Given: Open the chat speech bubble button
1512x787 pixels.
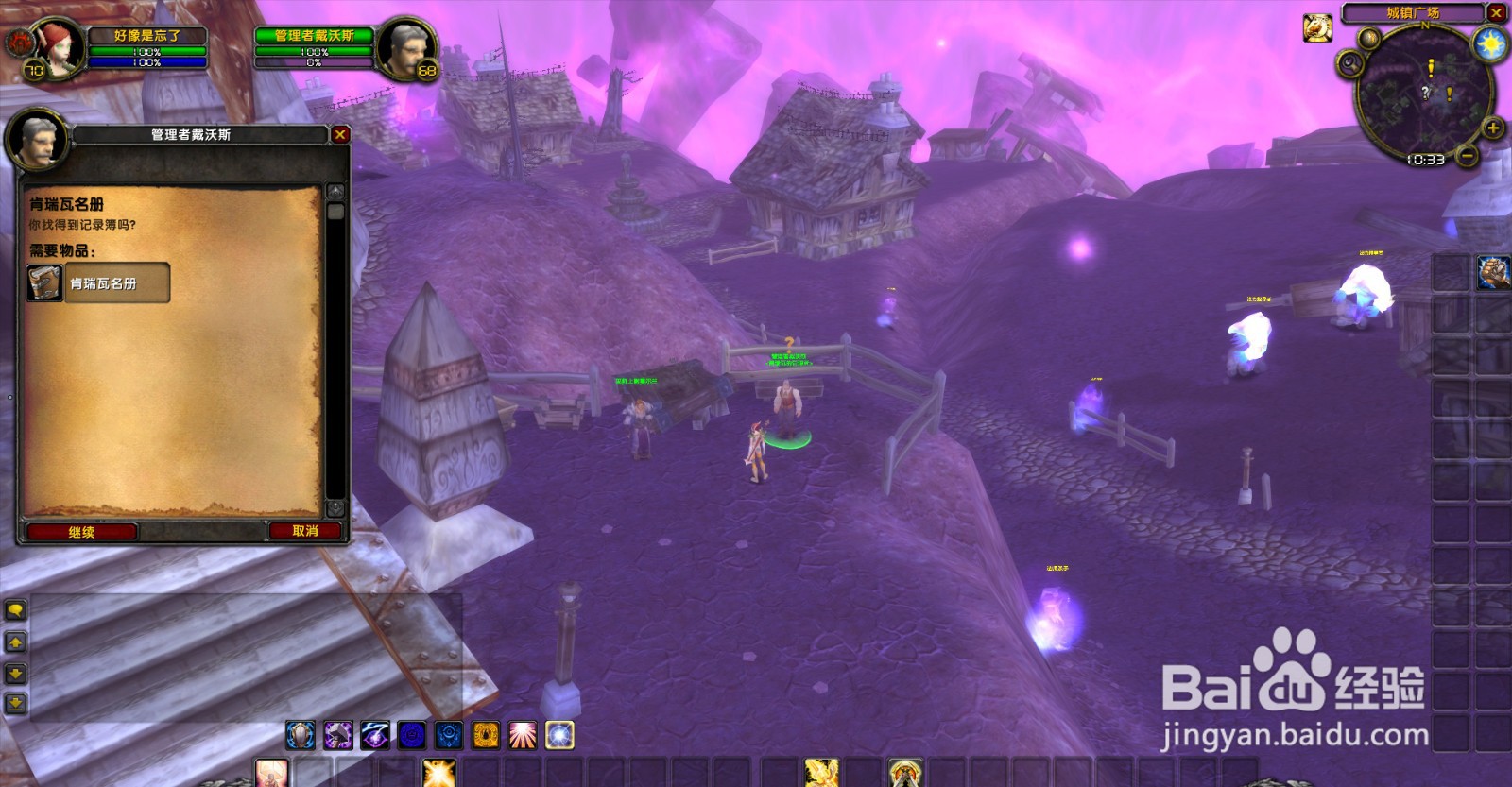Looking at the screenshot, I should click(16, 610).
